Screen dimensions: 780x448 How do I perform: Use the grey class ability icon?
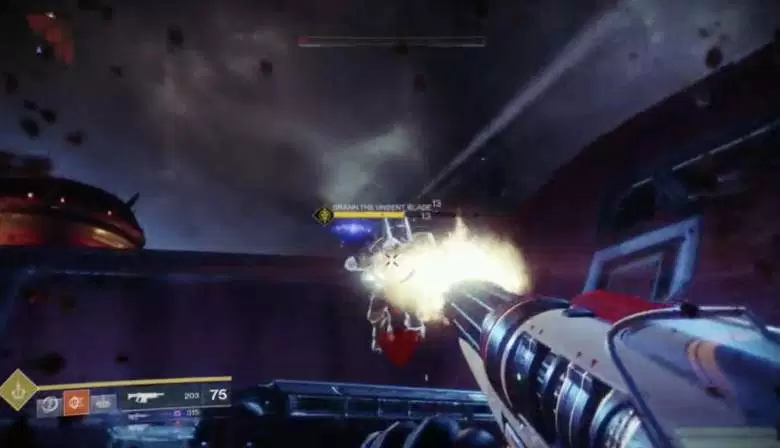click(x=104, y=402)
